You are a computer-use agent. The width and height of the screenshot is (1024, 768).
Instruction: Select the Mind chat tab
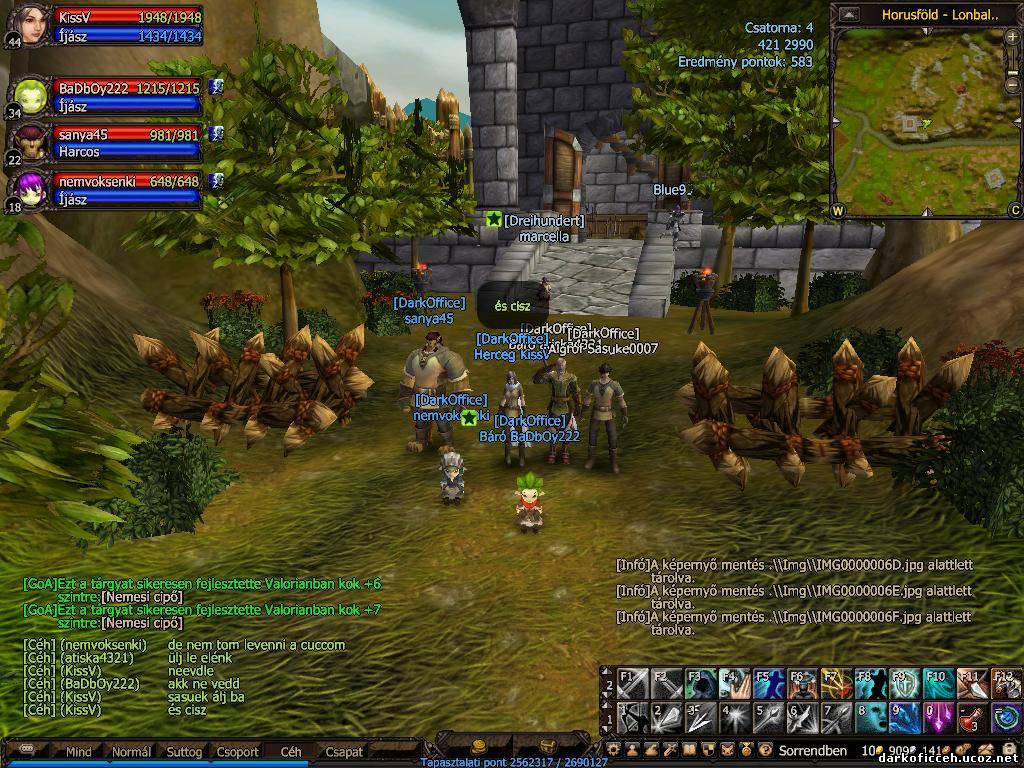coord(79,751)
